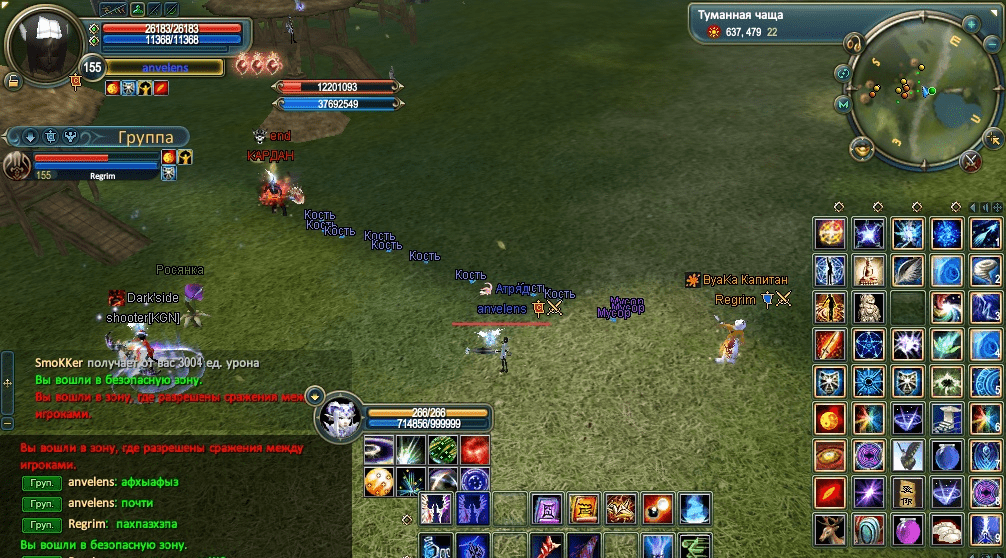
Task: Use the orange scroll item in bottom bar
Action: pos(584,509)
